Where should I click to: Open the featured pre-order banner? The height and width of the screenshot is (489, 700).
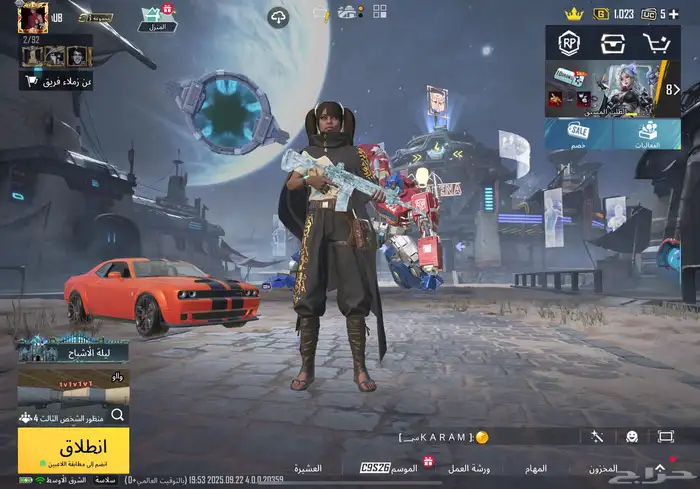(x=612, y=88)
